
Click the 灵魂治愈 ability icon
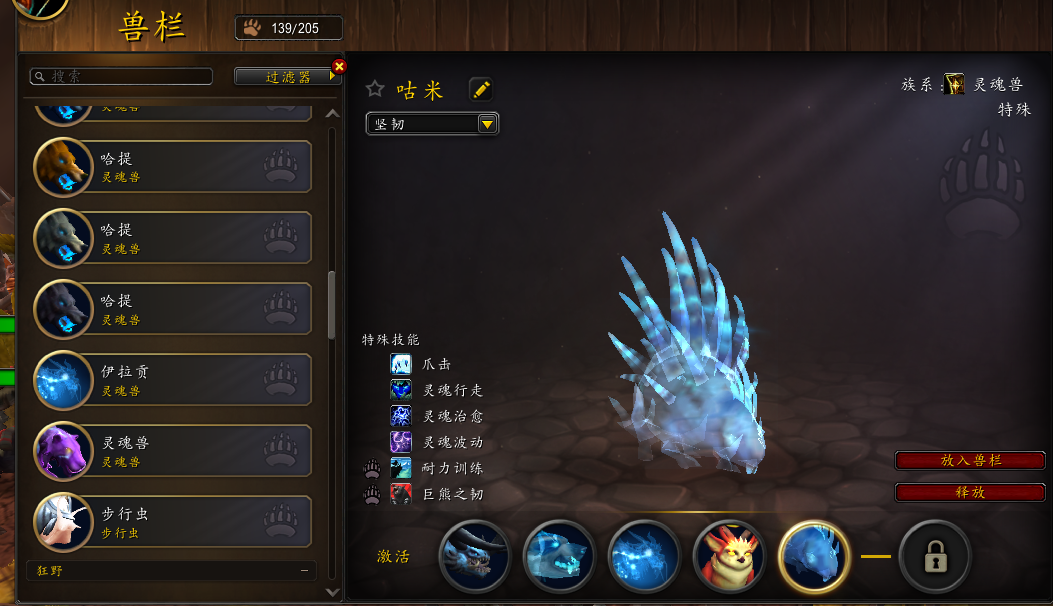coord(401,416)
